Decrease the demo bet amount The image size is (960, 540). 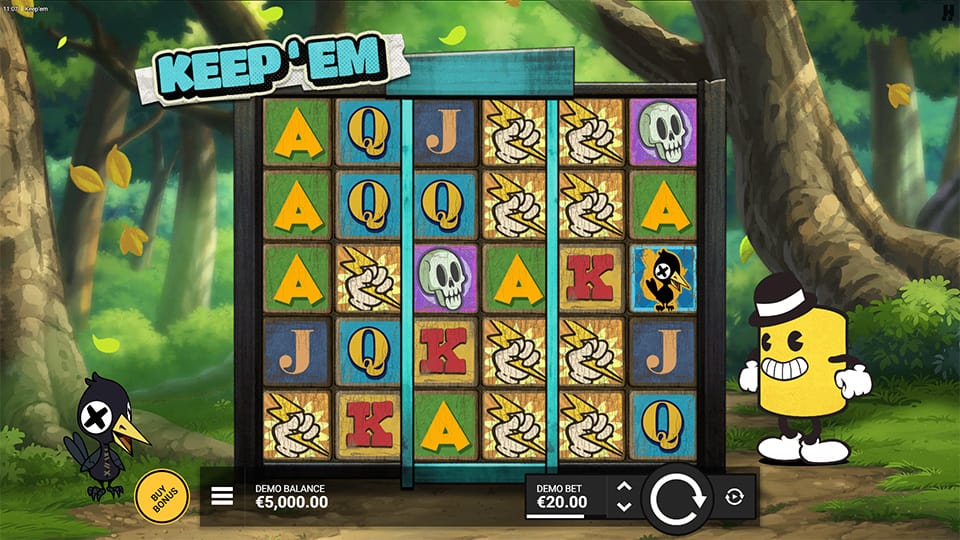click(624, 507)
